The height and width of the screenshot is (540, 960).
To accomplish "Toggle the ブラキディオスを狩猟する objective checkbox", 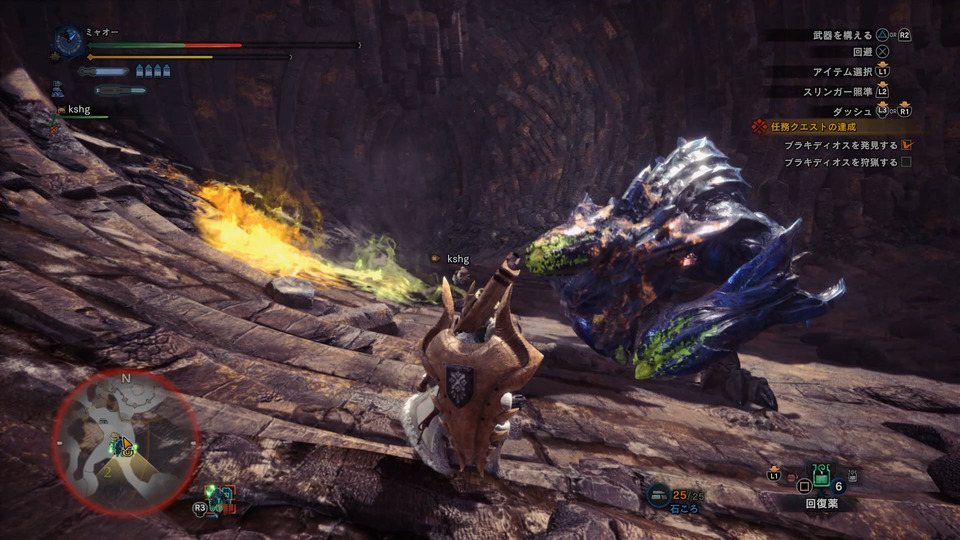I will [x=906, y=161].
